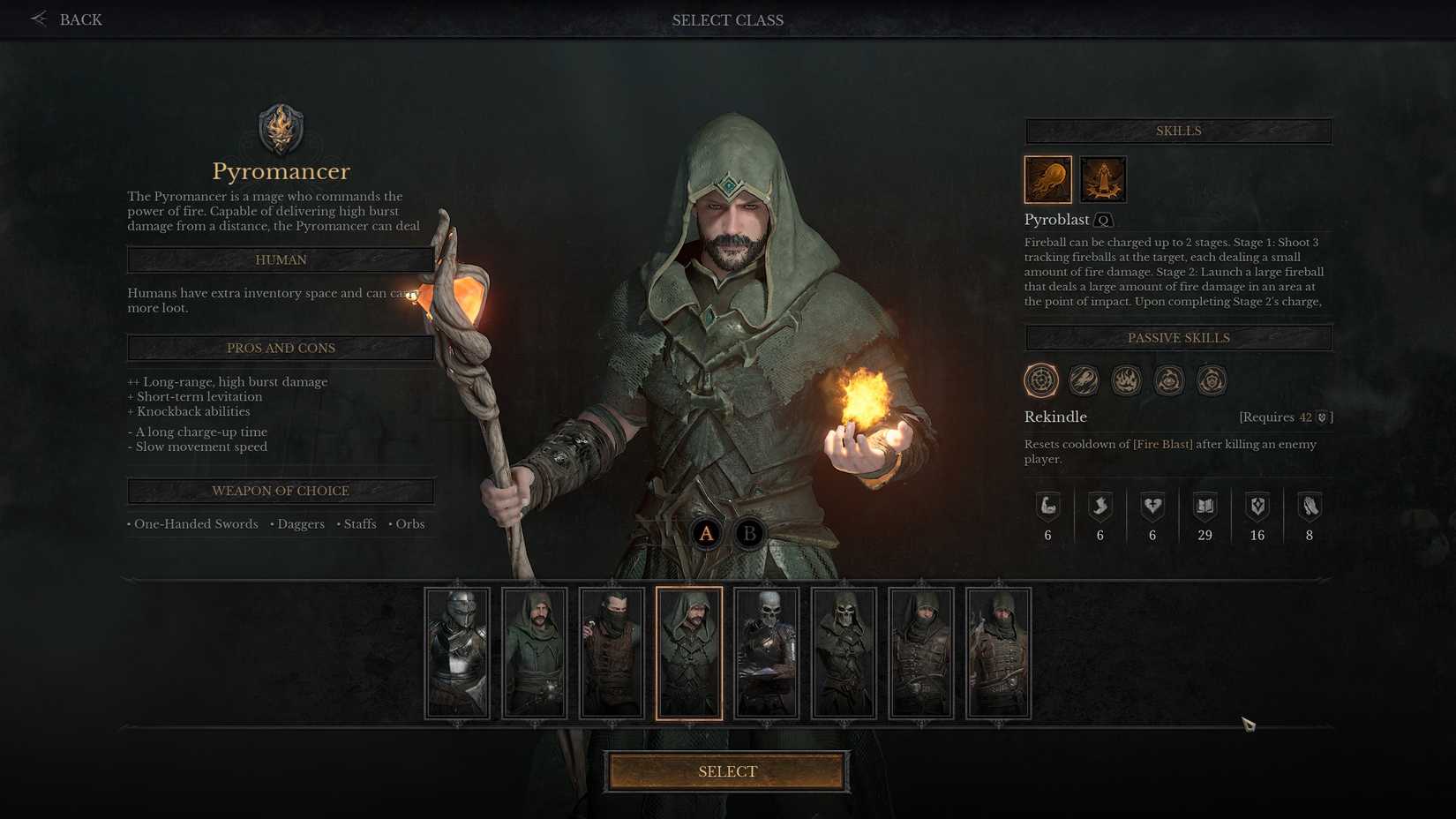Expand the PROS AND CONS section
1456x819 pixels.
[281, 348]
